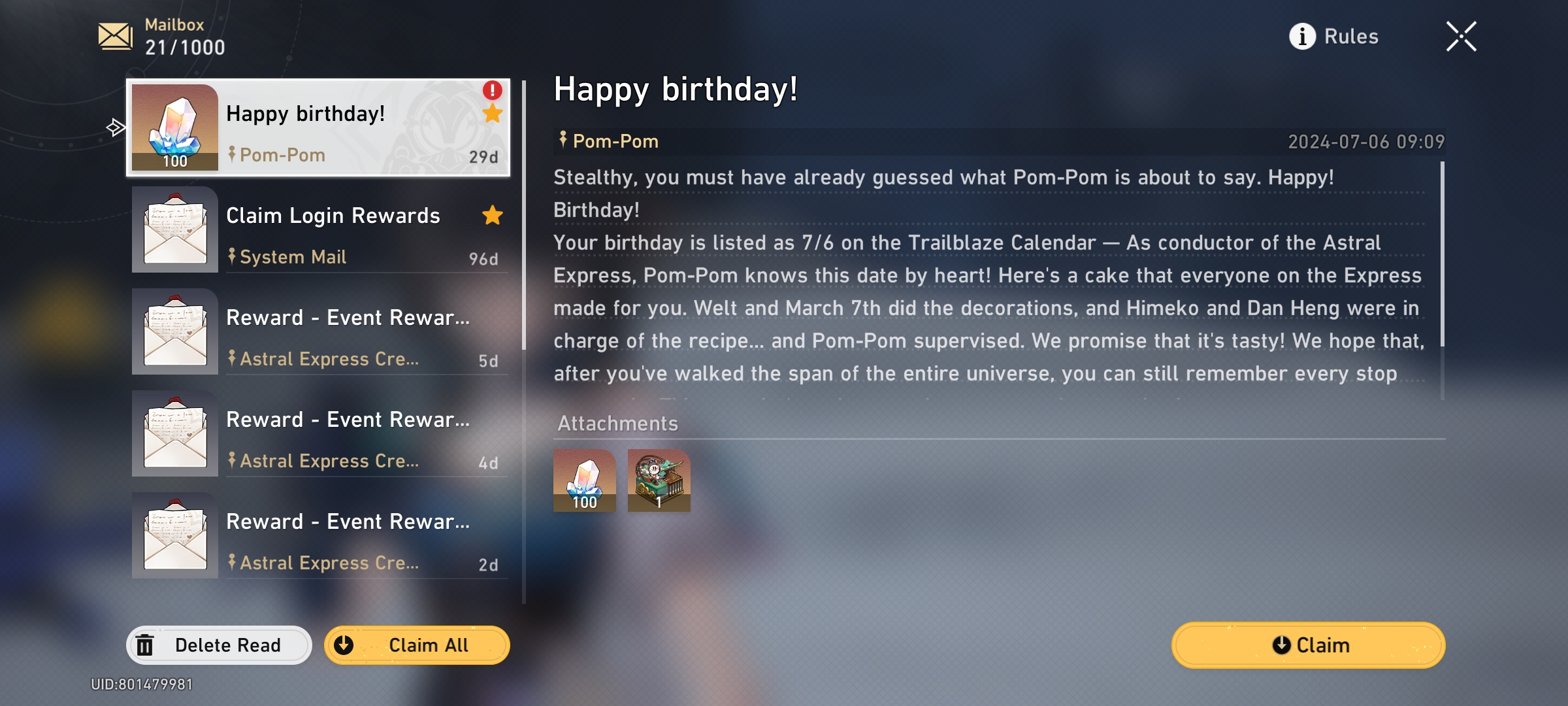1568x706 pixels.
Task: Click the gift box attachment icon
Action: point(659,480)
